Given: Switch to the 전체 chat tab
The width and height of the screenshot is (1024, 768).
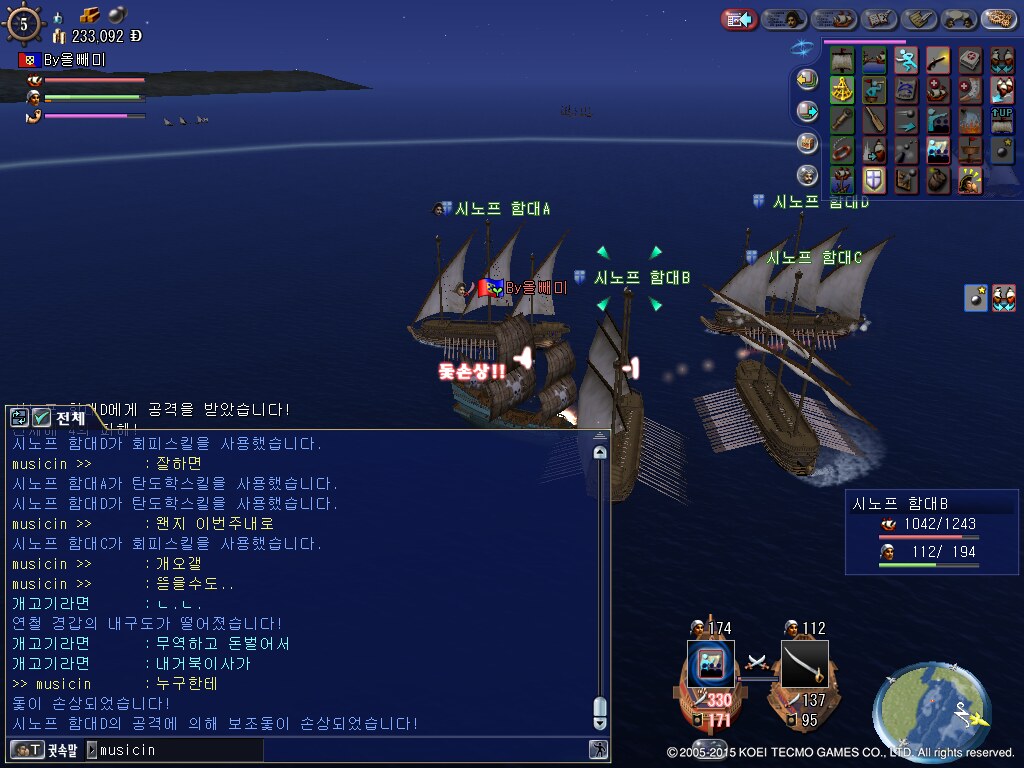Looking at the screenshot, I should 60,417.
